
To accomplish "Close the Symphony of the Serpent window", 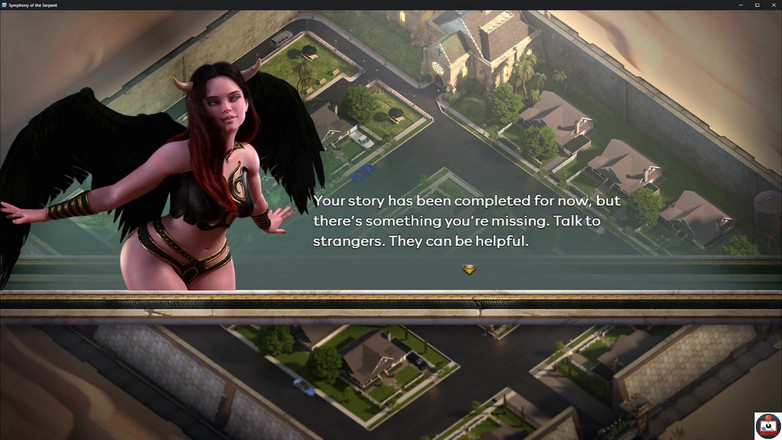I will (x=772, y=5).
